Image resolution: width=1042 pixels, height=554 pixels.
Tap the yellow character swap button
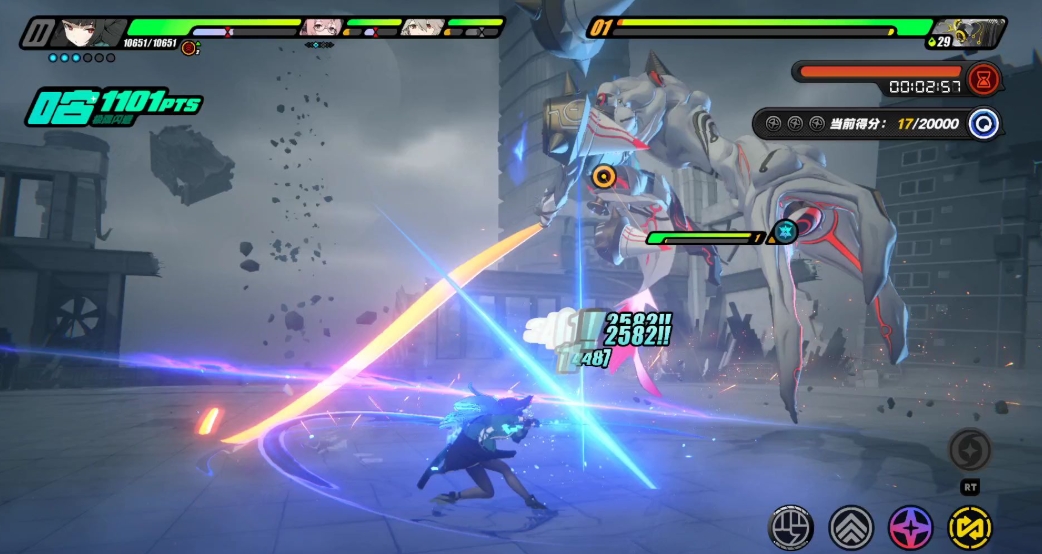[969, 526]
